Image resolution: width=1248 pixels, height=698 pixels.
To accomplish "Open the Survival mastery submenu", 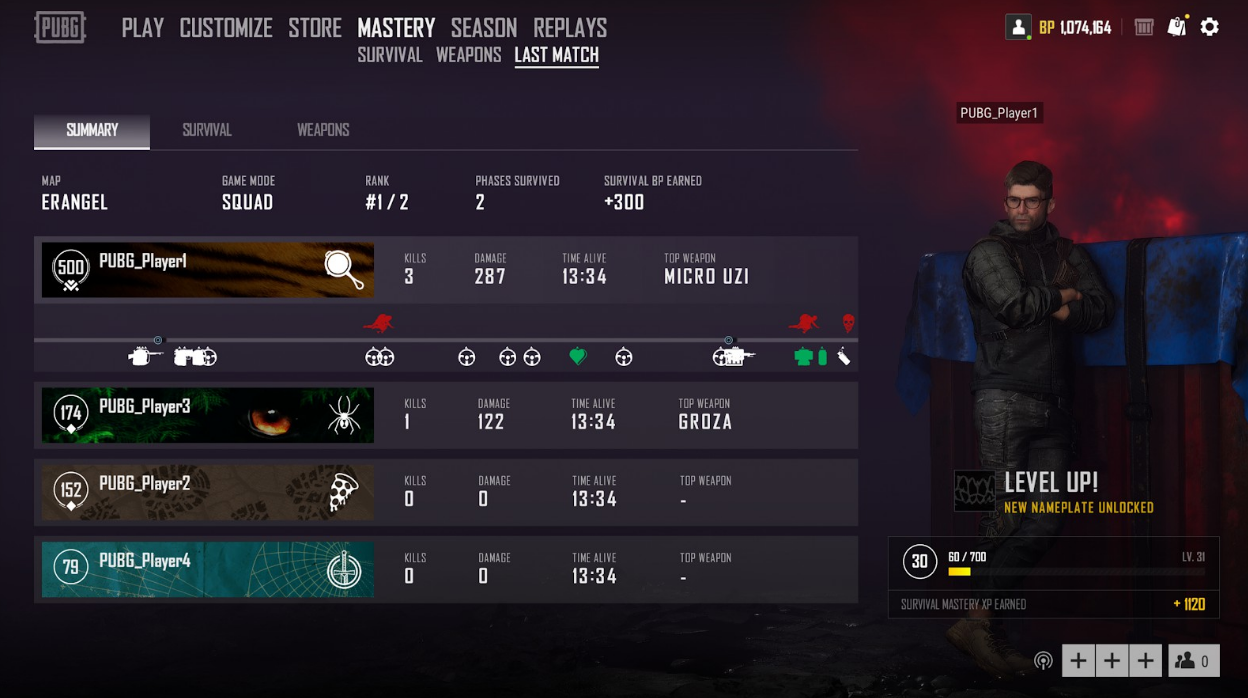I will pos(390,56).
